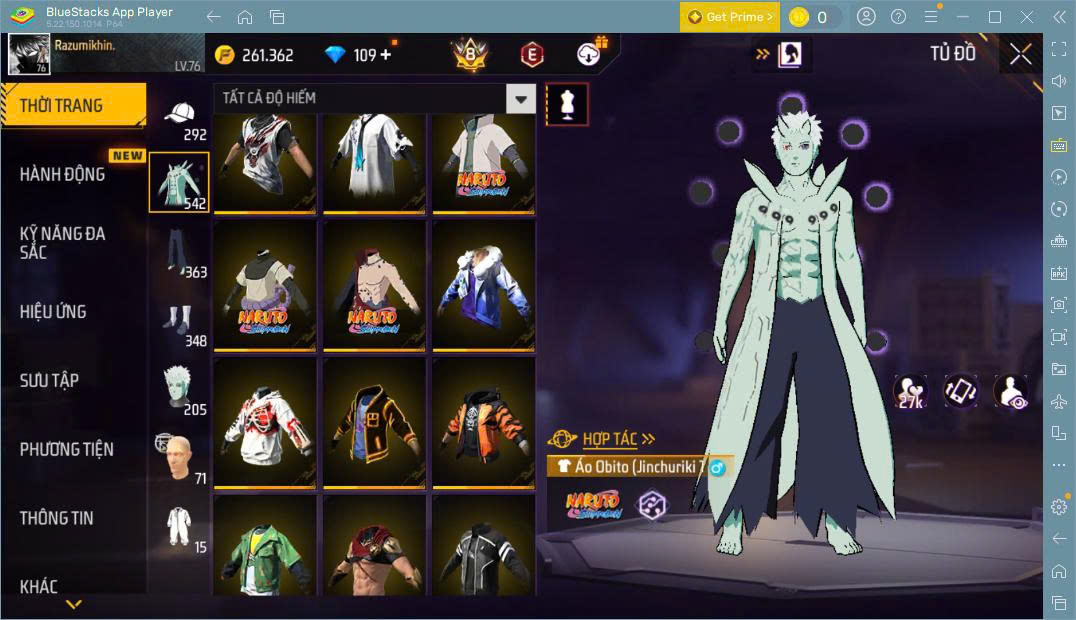Choose the blue fur-collar jacket
Viewport: 1076px width, 620px height.
click(482, 284)
